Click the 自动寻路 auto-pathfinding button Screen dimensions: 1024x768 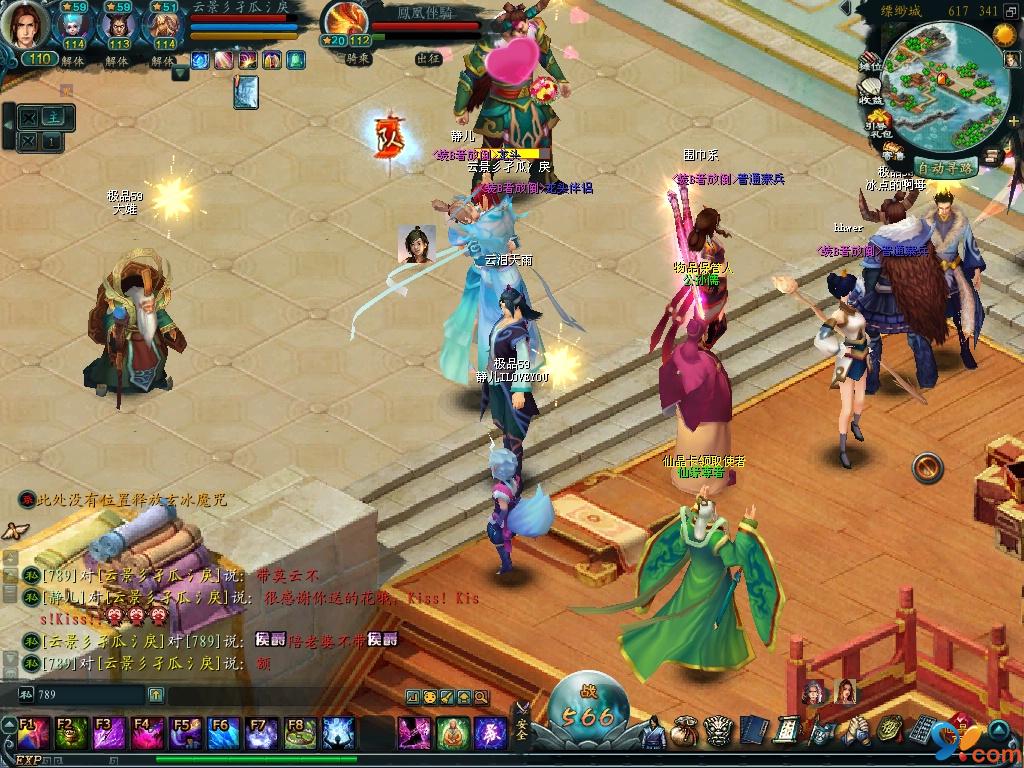(x=944, y=168)
